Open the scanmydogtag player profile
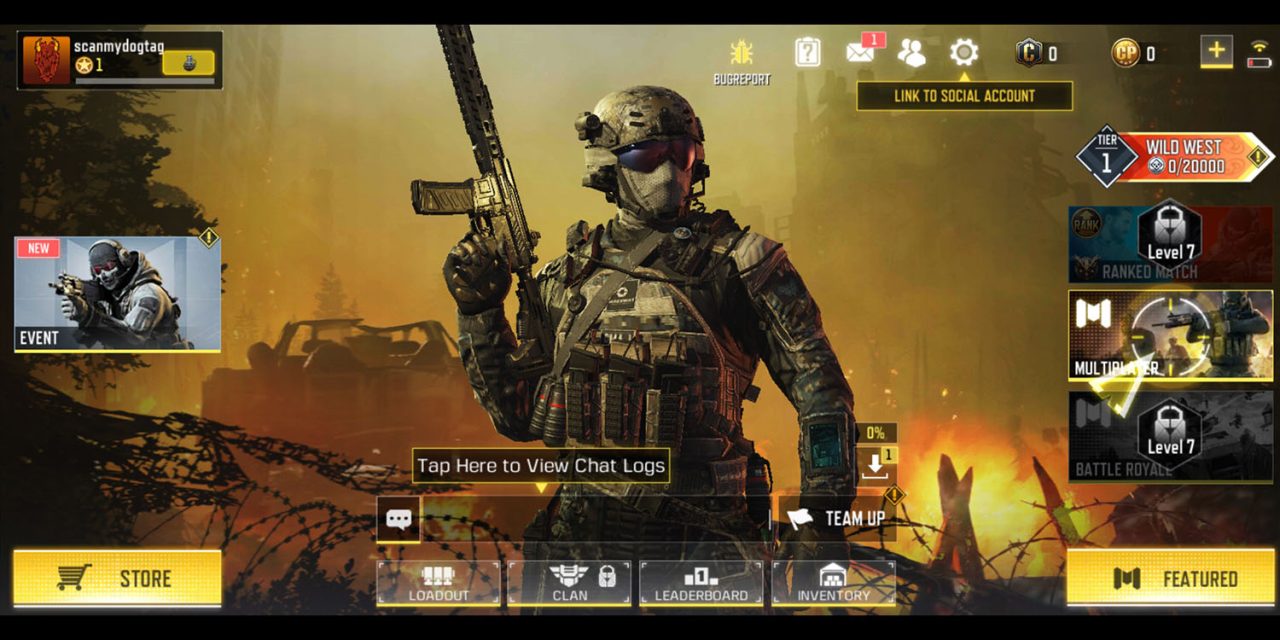This screenshot has height=640, width=1280. (x=119, y=60)
